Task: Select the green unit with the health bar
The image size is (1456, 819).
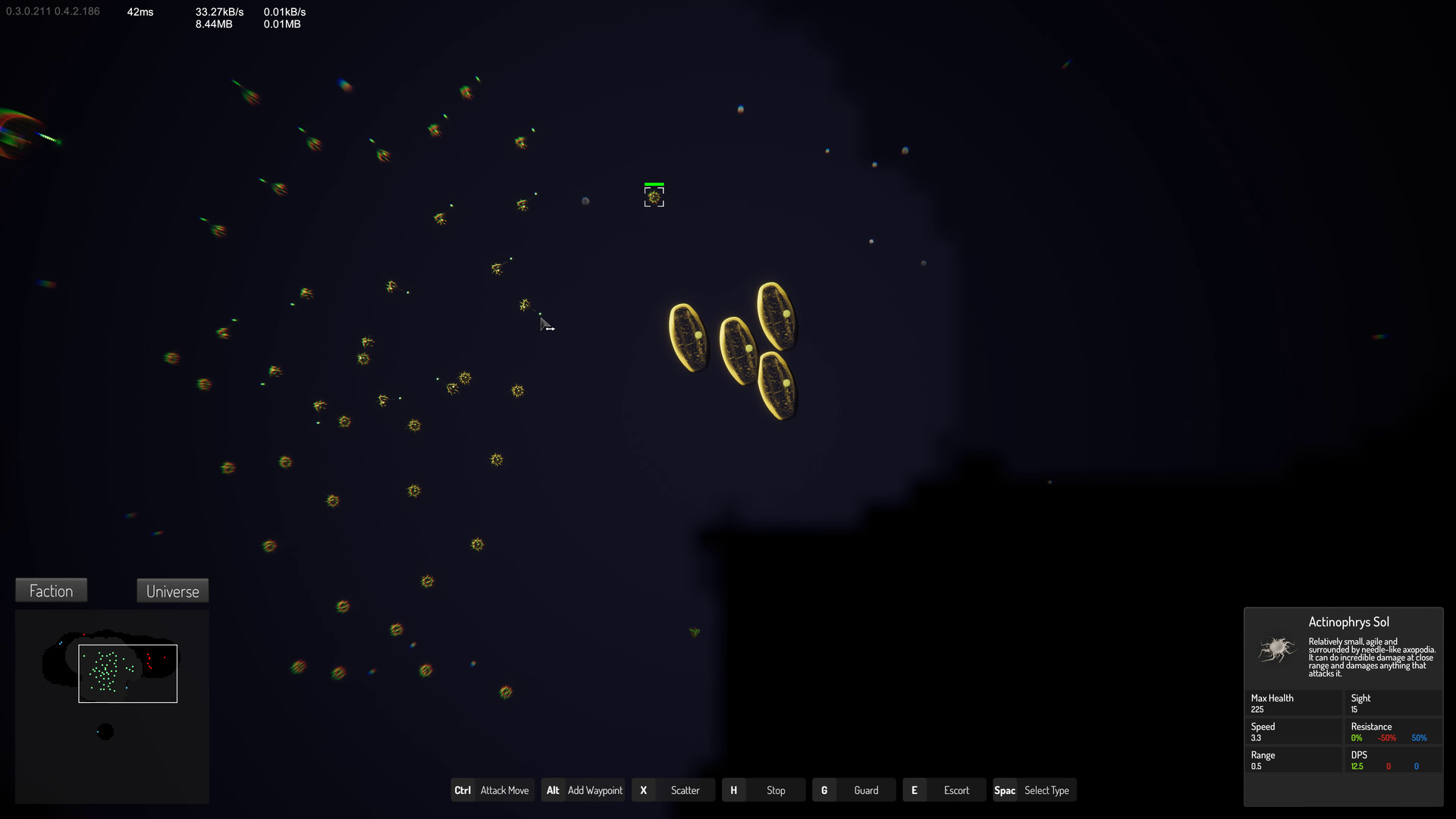Action: pos(654,196)
